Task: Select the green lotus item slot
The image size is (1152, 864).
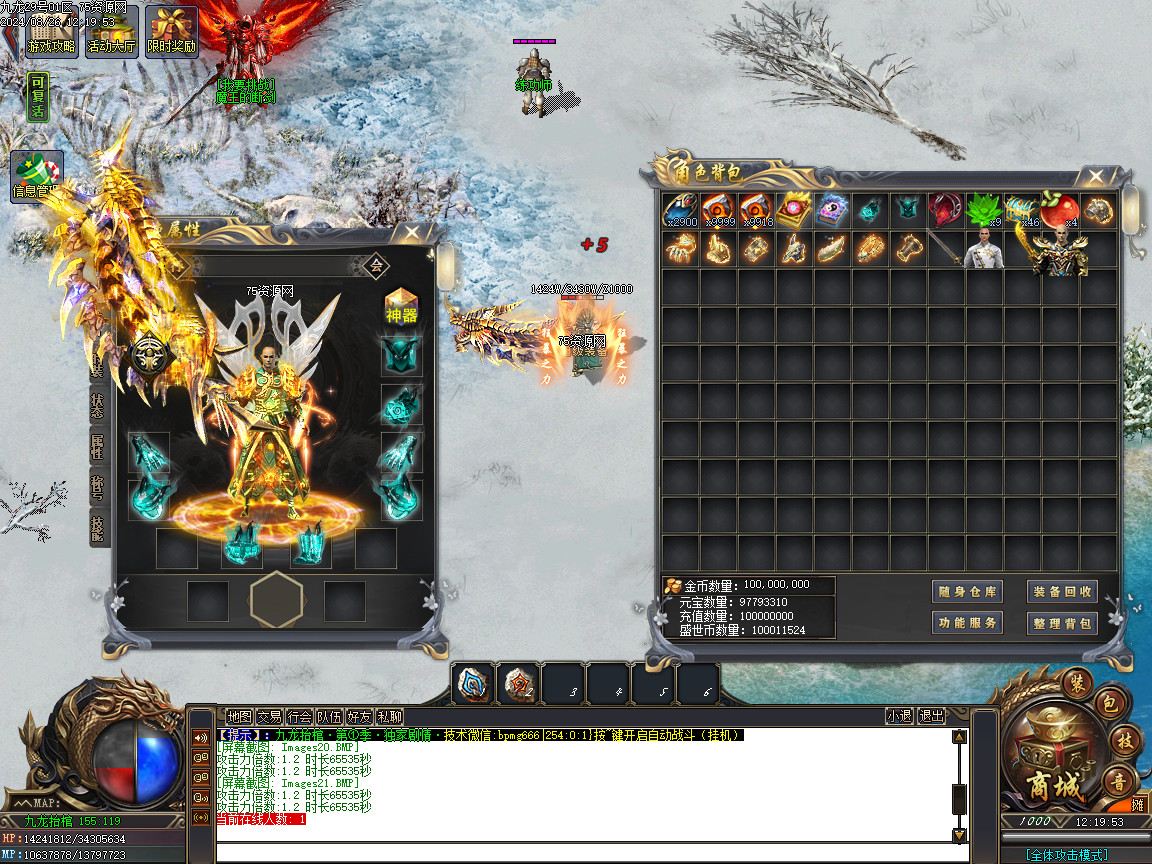Action: (x=984, y=210)
